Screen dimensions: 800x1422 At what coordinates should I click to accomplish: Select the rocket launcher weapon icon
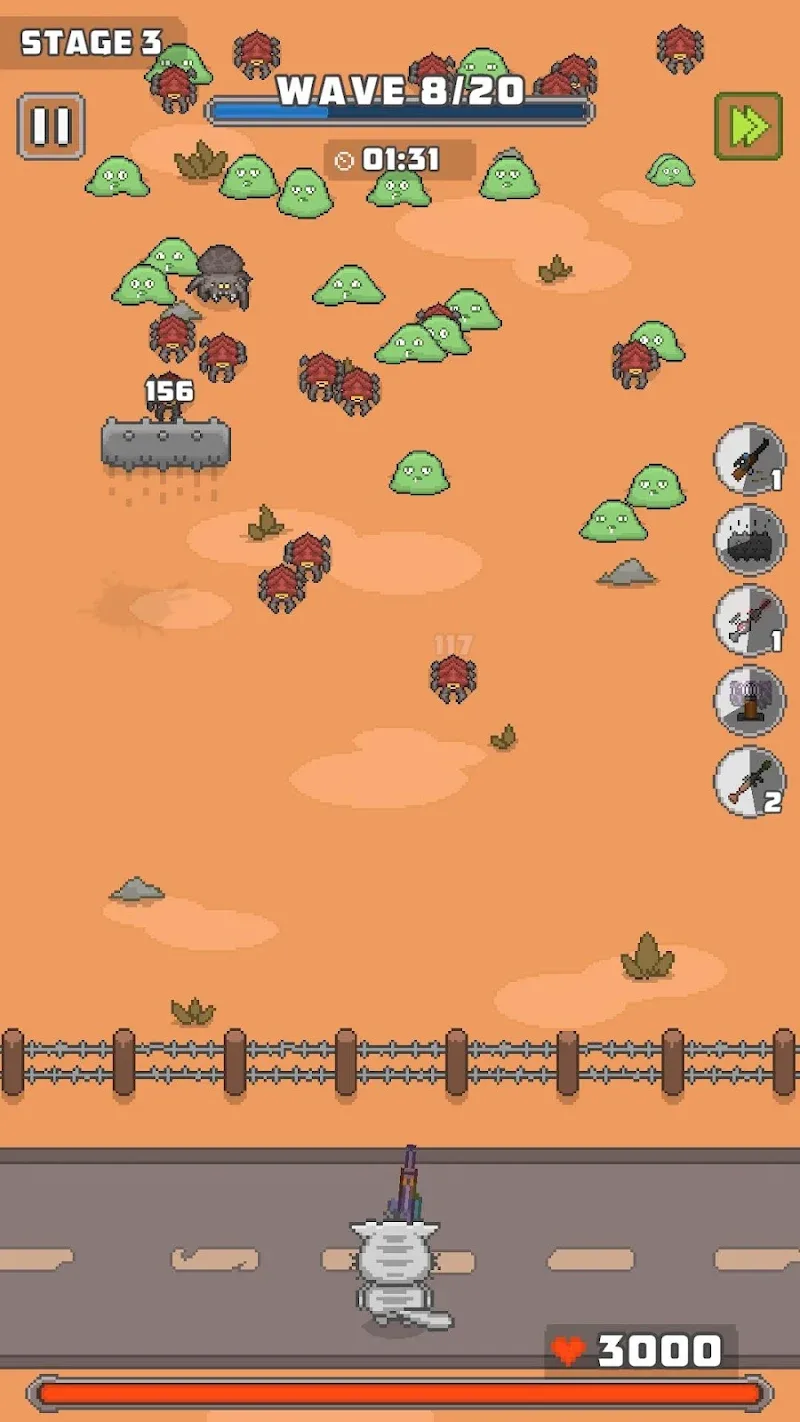[749, 782]
